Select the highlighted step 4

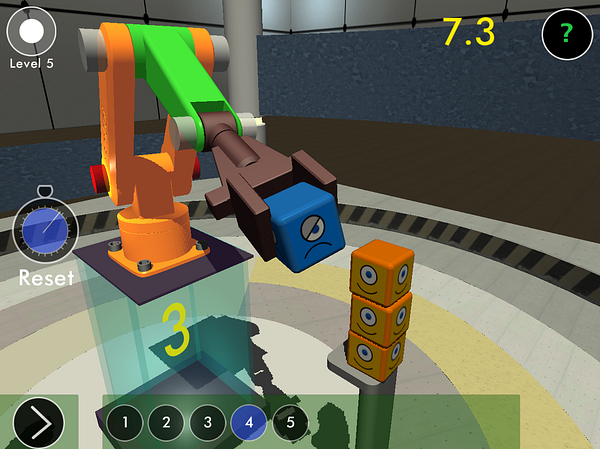click(249, 423)
